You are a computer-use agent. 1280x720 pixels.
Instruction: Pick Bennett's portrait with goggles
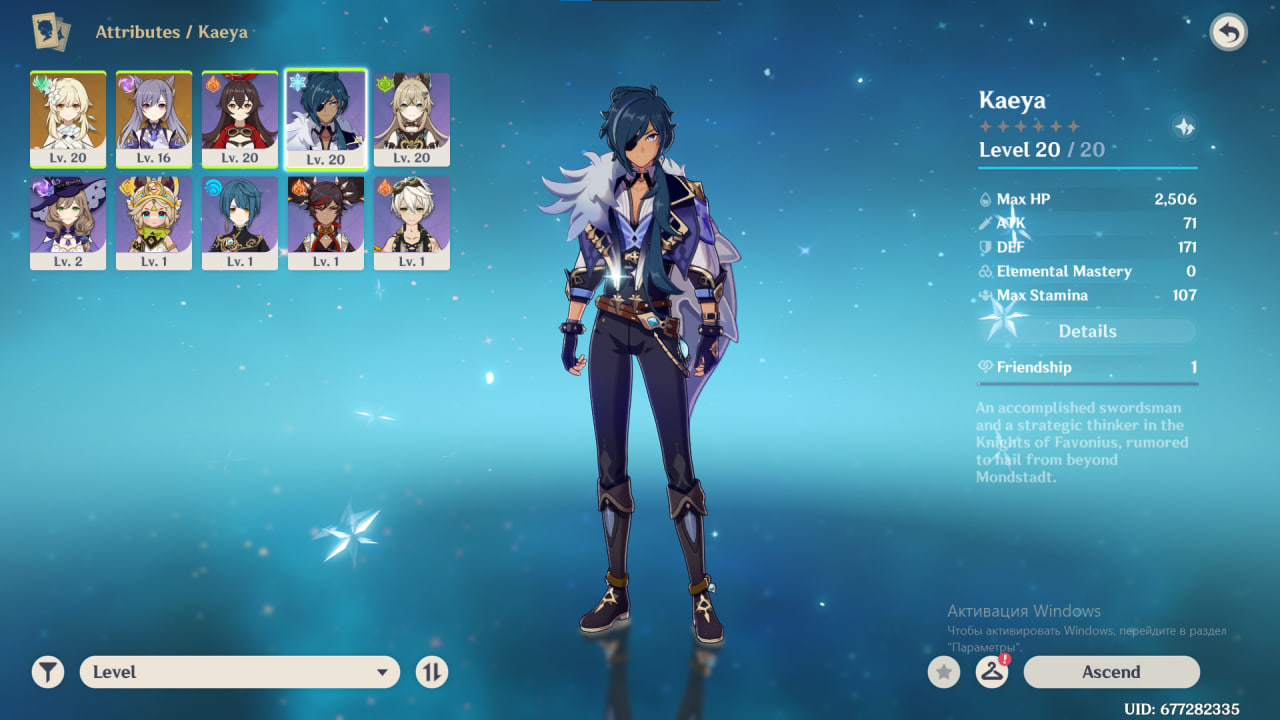pyautogui.click(x=411, y=222)
